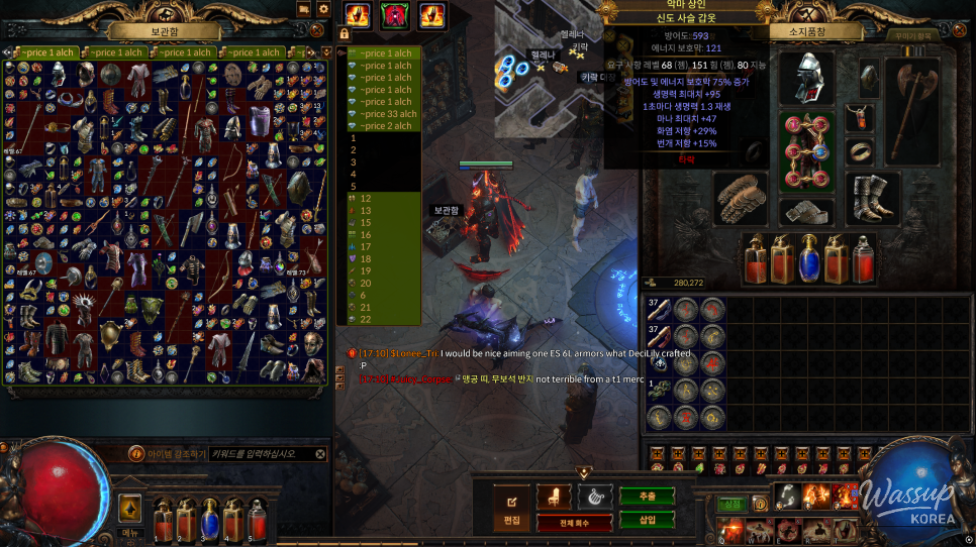Select the '~price 33 alch' stash tab
This screenshot has width=976, height=547.
(x=387, y=114)
